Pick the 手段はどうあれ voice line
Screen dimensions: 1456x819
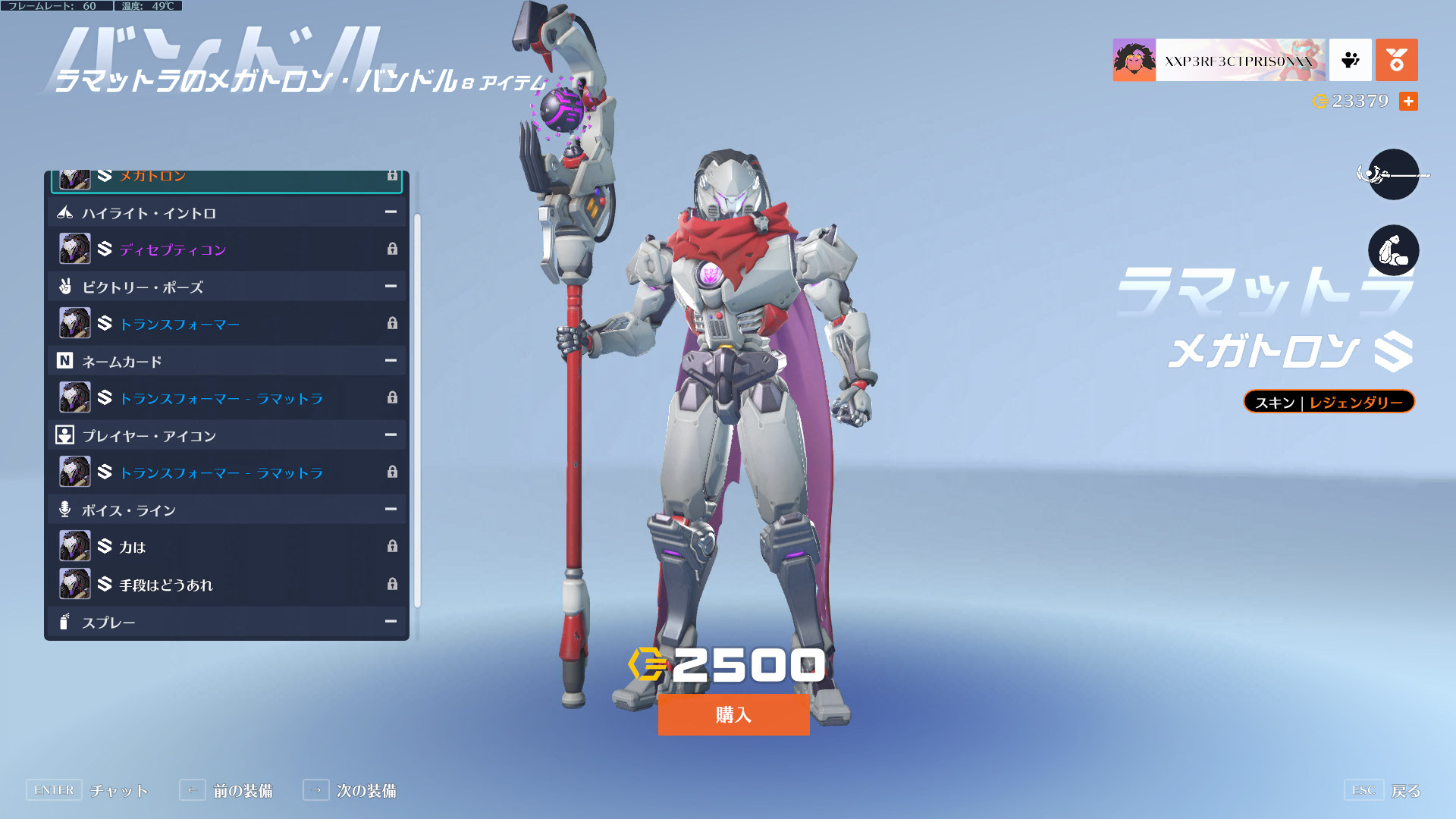226,585
